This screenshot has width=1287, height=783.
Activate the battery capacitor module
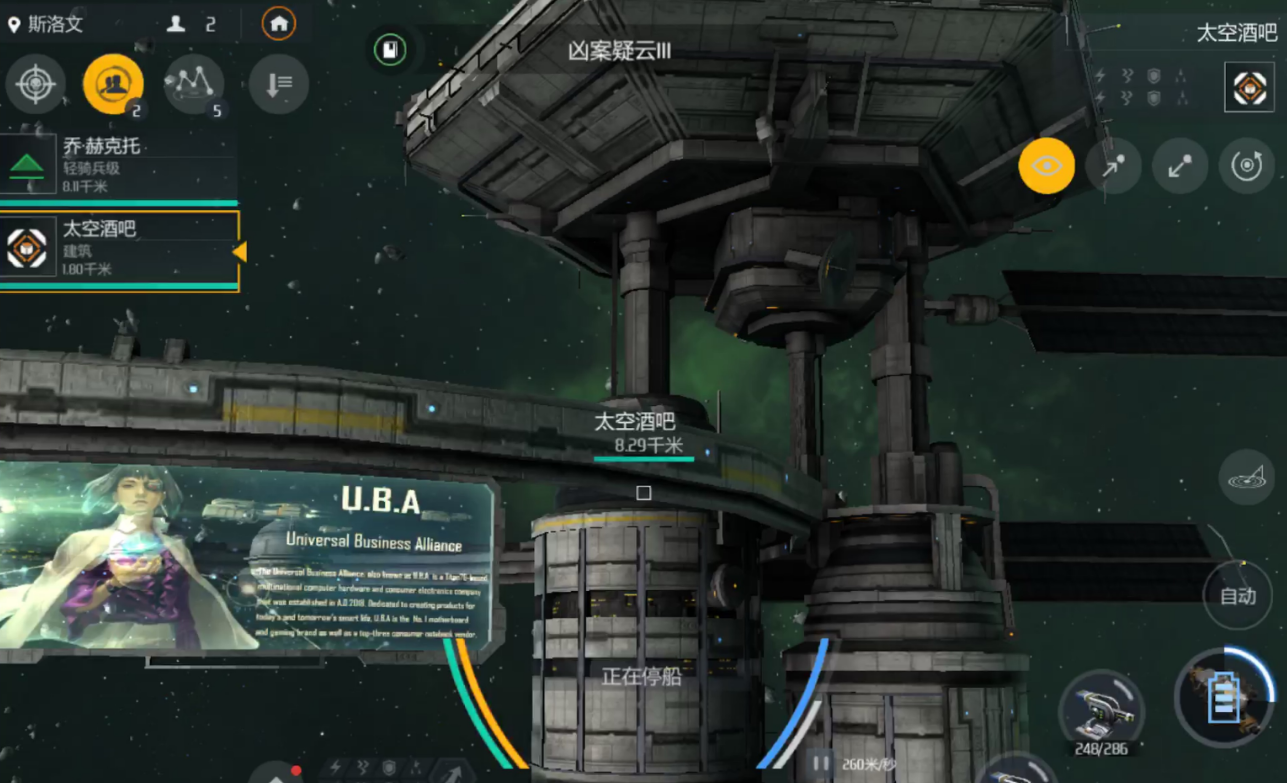coord(1223,699)
